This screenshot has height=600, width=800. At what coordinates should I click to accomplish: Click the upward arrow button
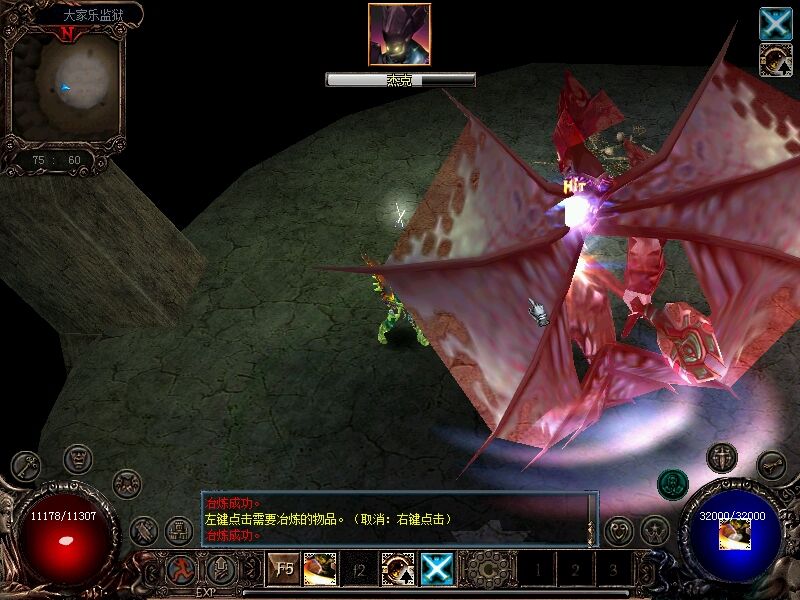[221, 570]
